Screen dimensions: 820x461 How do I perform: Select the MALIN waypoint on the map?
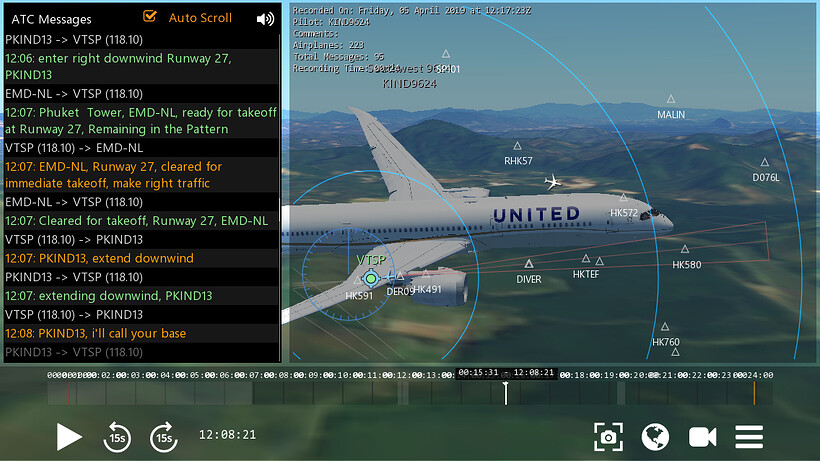[671, 100]
